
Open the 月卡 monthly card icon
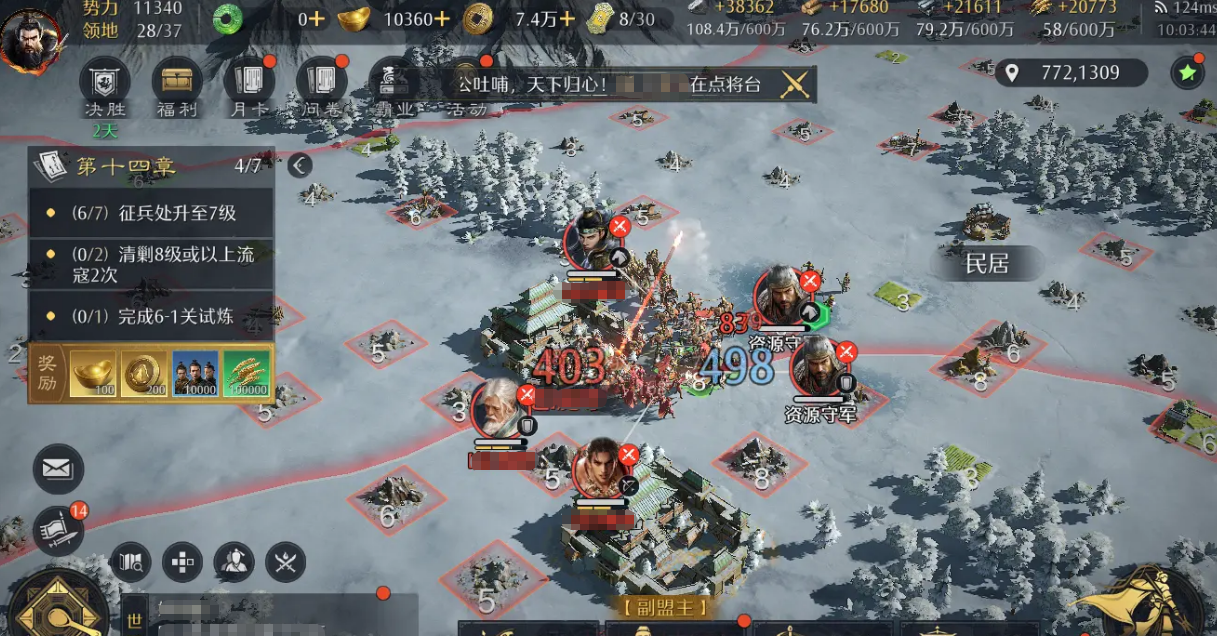tap(248, 81)
